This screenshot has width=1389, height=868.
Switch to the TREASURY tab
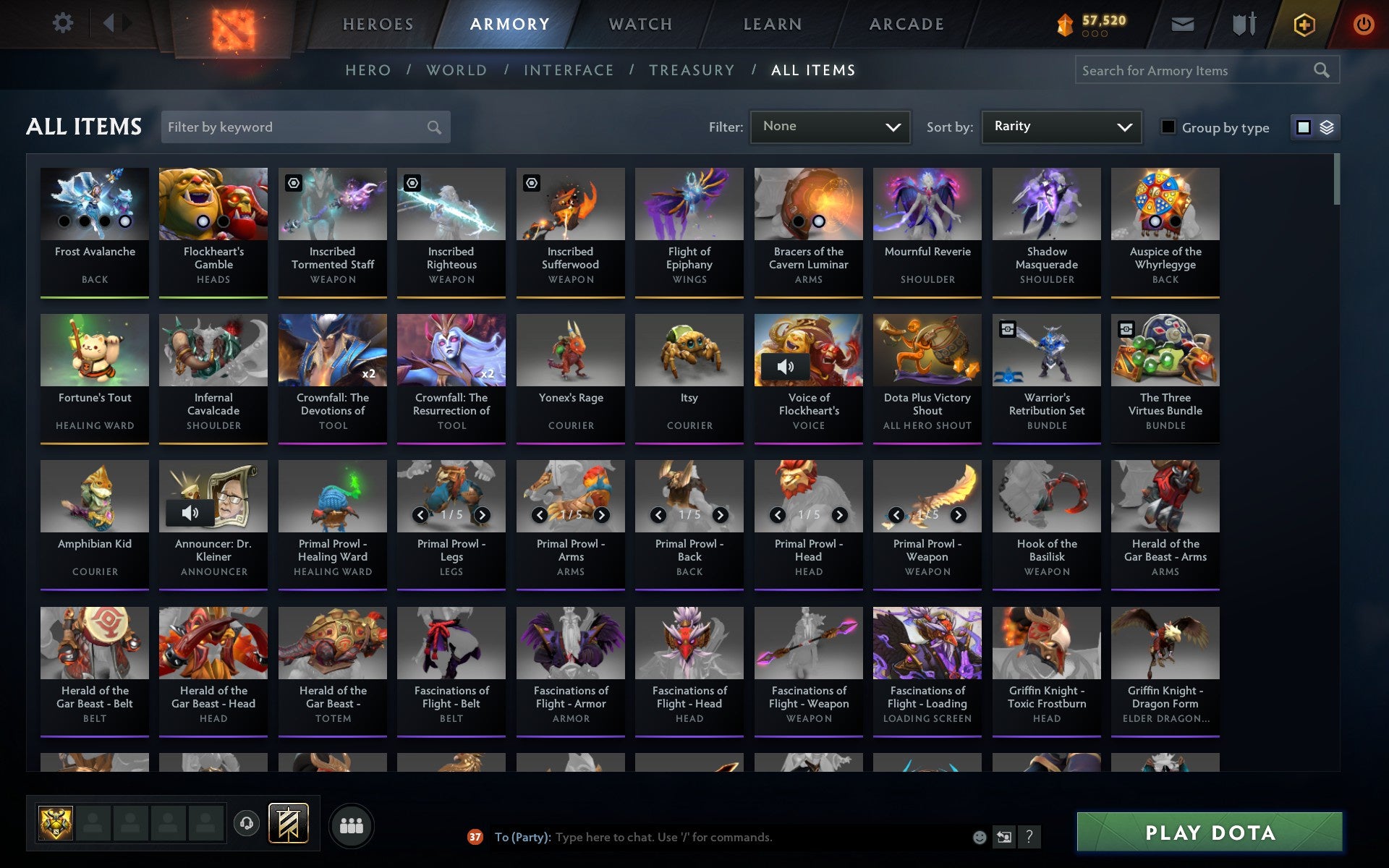tap(692, 69)
